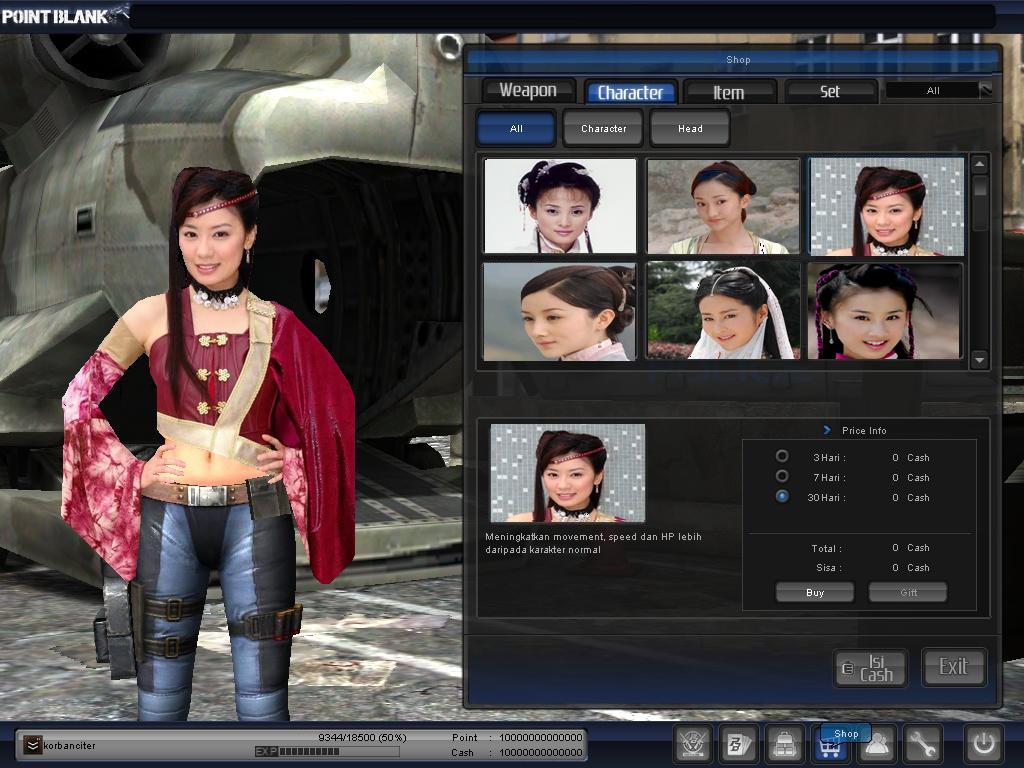1024x768 pixels.
Task: Exit the shop window
Action: 953,667
